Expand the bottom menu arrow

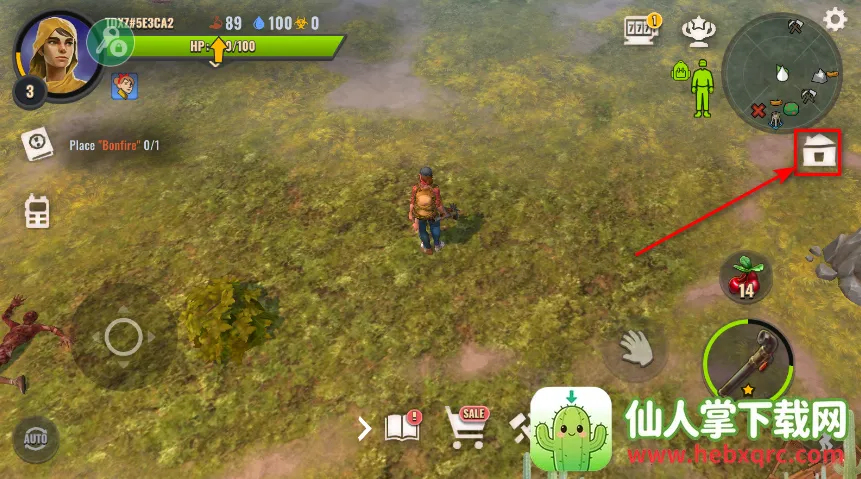[364, 429]
